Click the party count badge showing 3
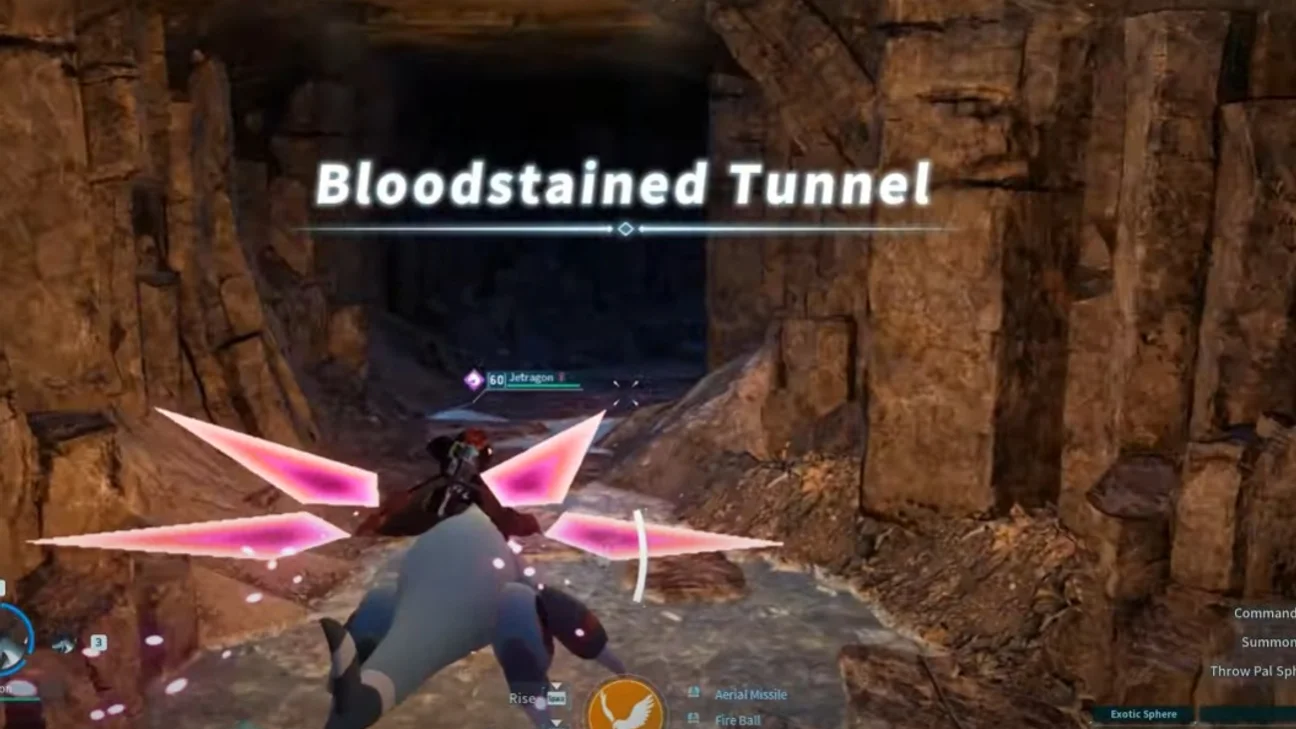Image resolution: width=1296 pixels, height=729 pixels. coord(99,641)
